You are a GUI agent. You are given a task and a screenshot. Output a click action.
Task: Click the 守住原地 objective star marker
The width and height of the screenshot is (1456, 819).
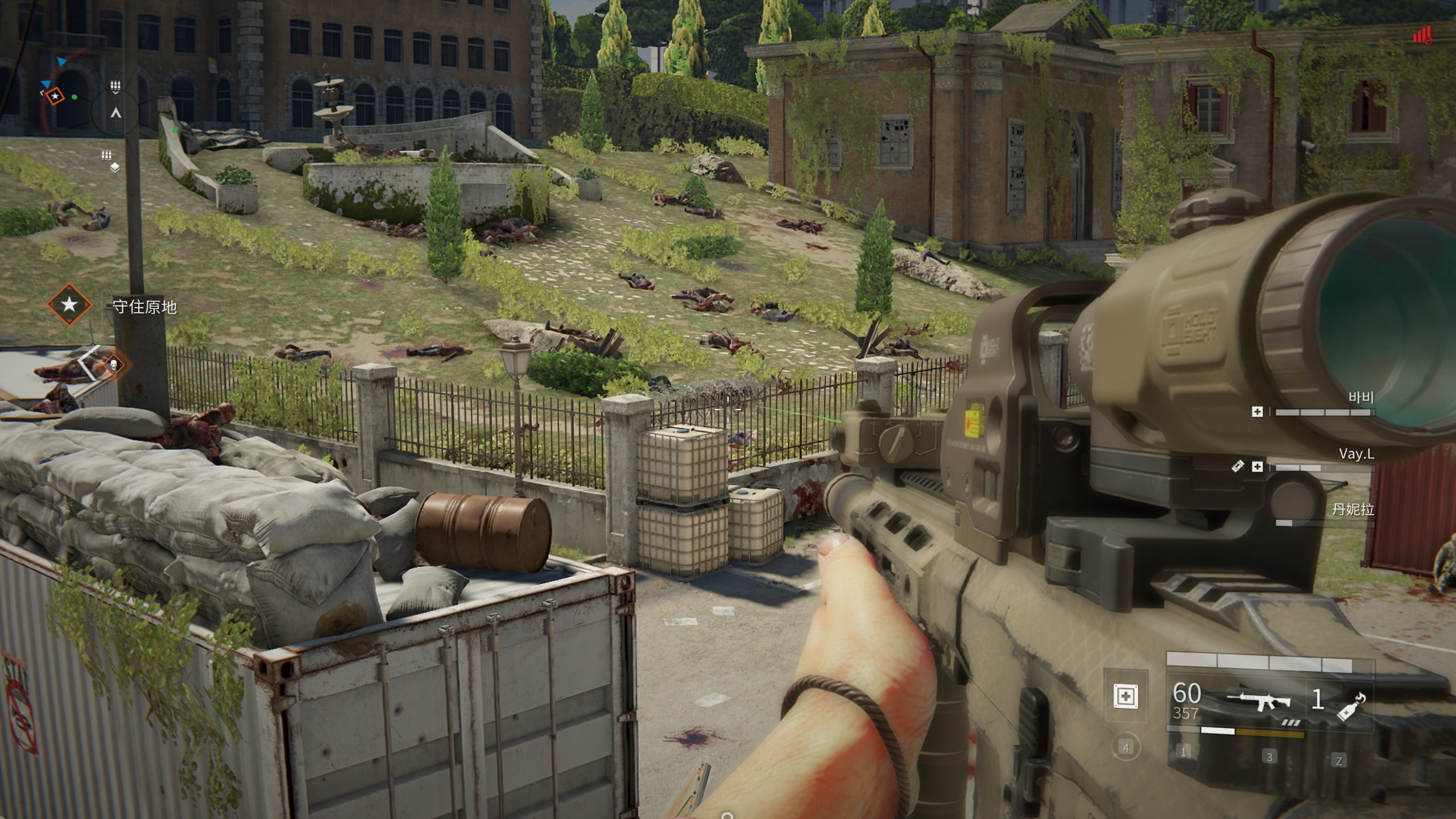69,304
